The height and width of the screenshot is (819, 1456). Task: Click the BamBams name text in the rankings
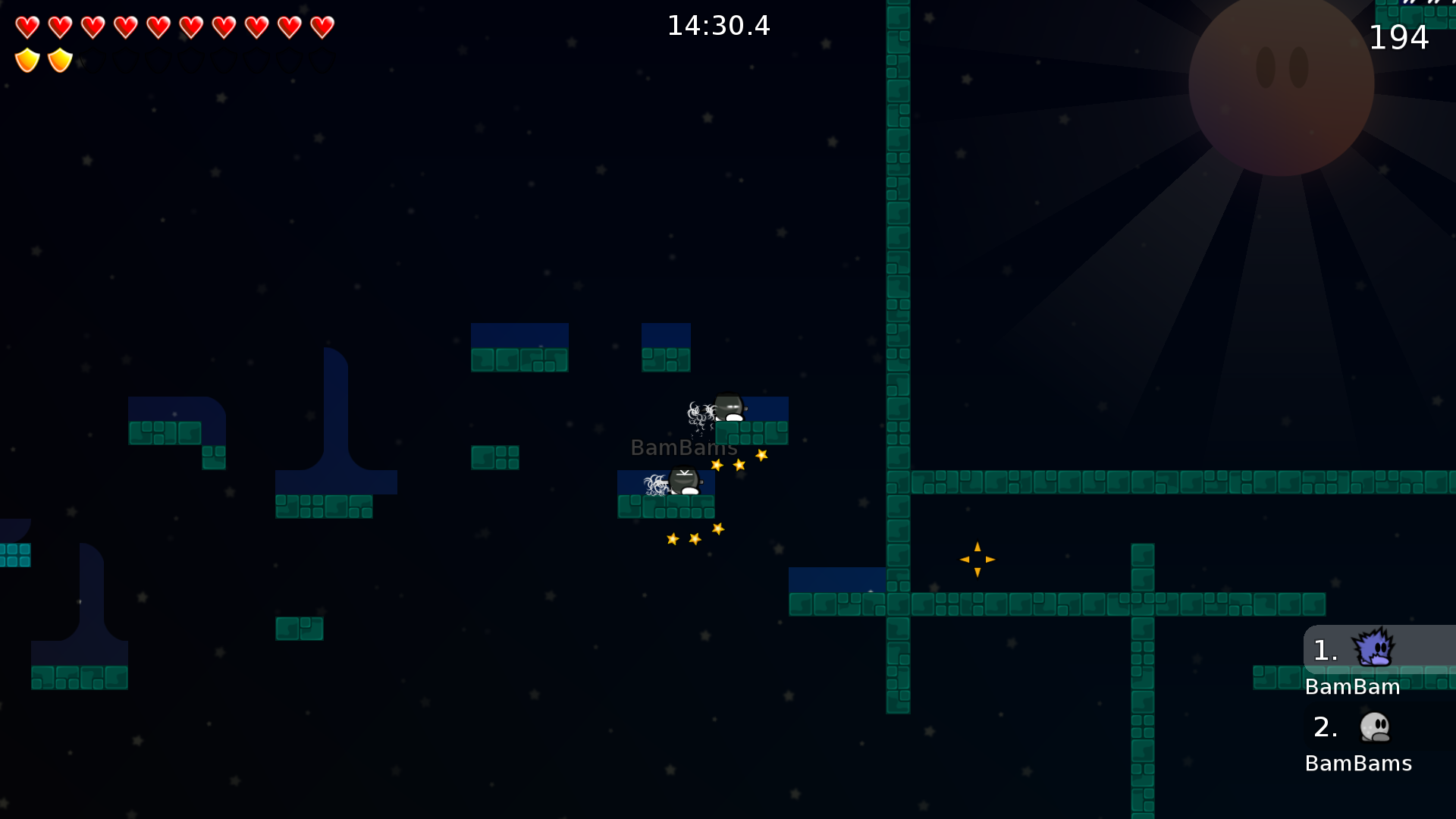click(x=1357, y=764)
